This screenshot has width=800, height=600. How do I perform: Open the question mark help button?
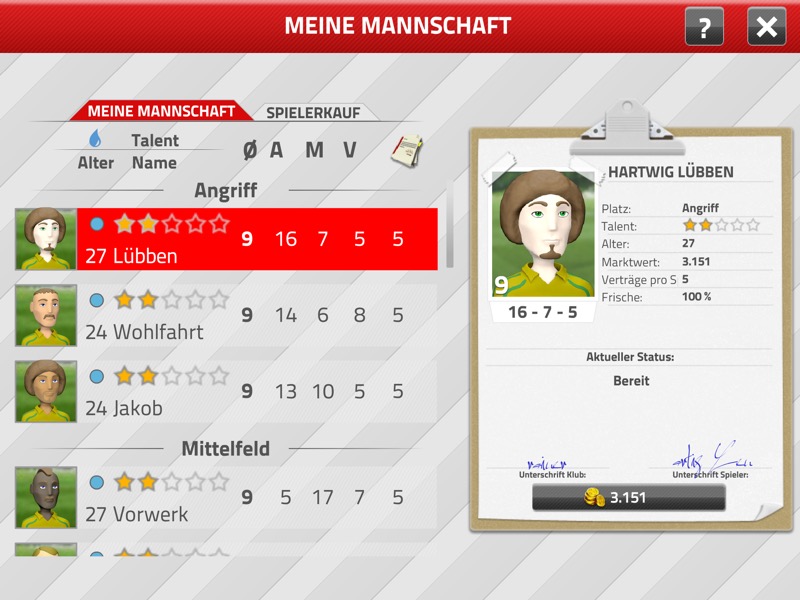pos(704,27)
